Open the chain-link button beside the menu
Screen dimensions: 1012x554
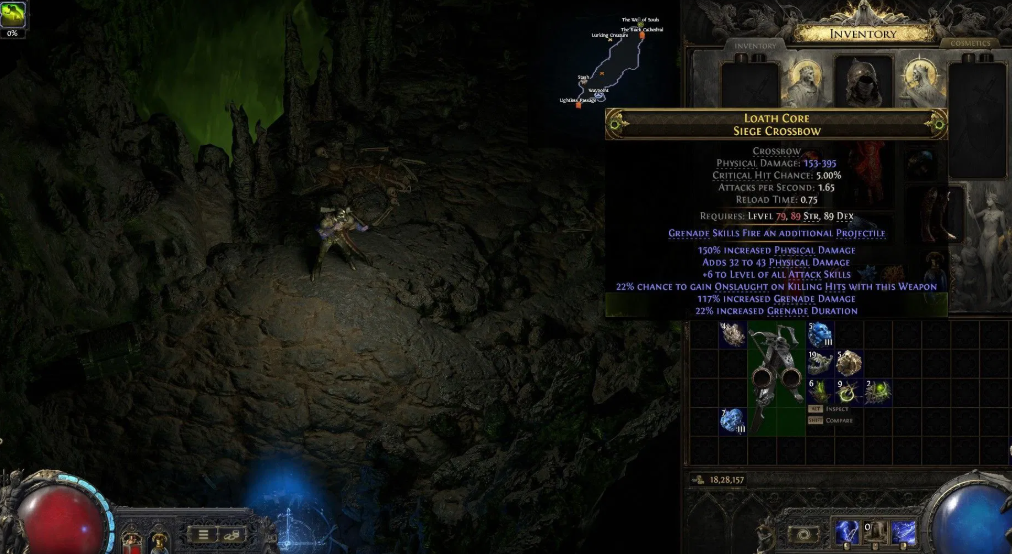[x=231, y=535]
